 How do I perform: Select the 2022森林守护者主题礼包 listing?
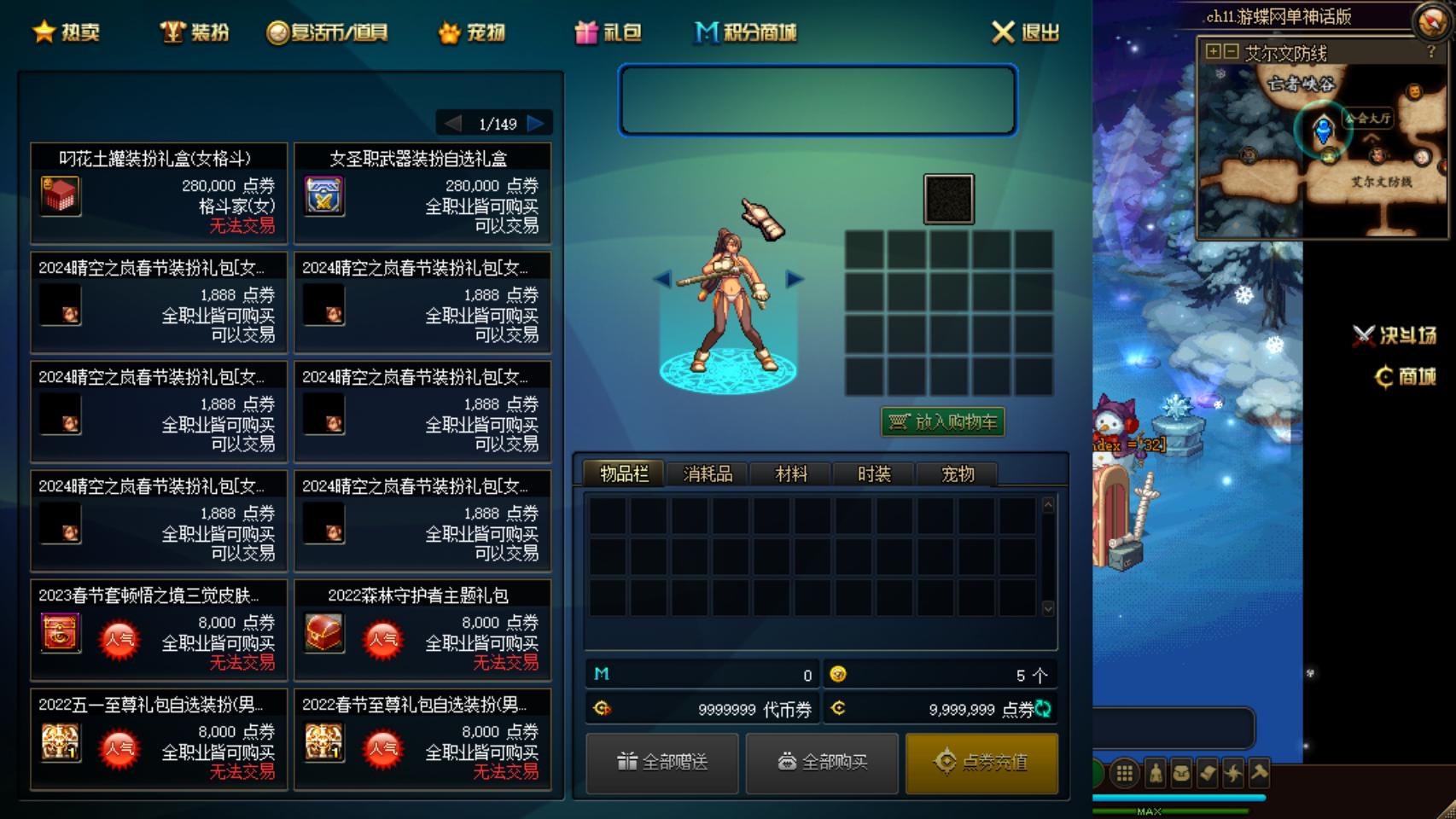422,630
